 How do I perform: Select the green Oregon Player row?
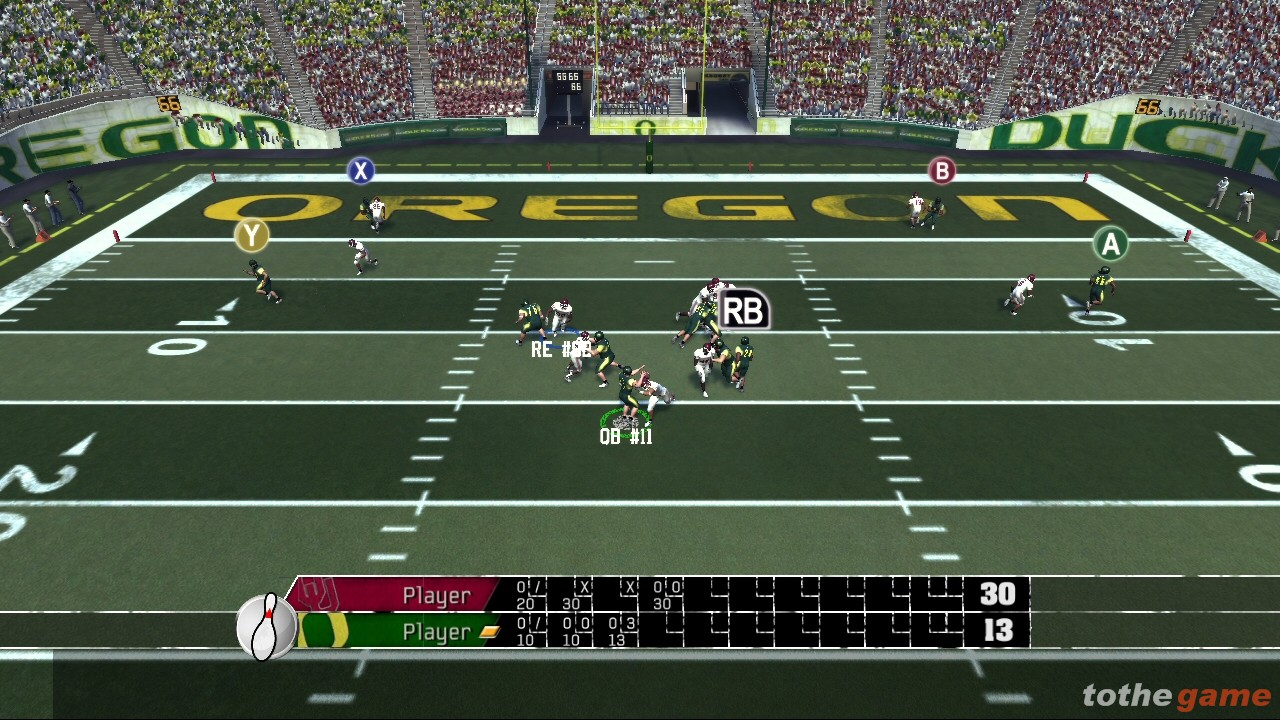(436, 632)
